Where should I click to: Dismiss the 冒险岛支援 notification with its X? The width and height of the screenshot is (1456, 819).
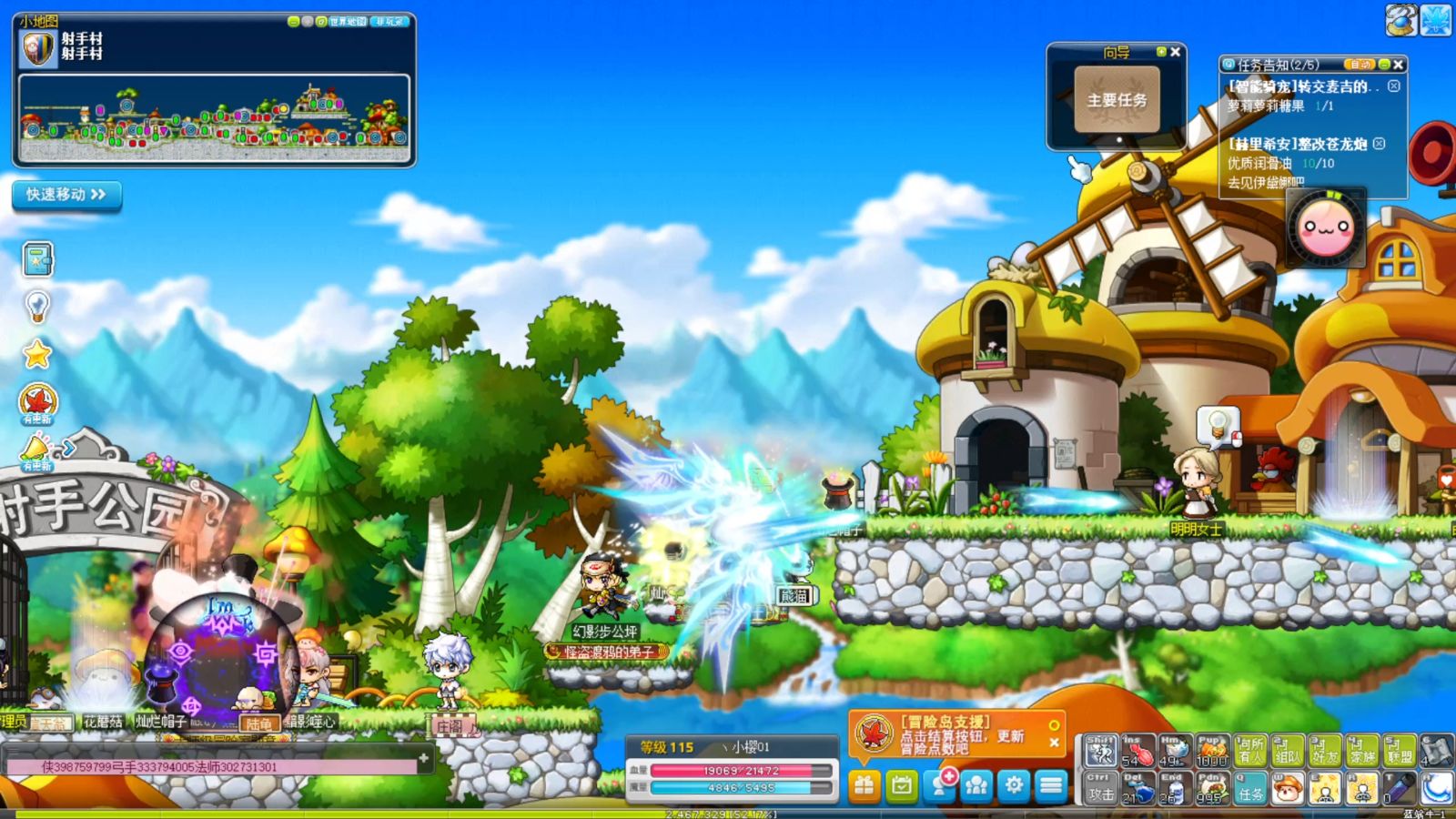pos(1054,743)
